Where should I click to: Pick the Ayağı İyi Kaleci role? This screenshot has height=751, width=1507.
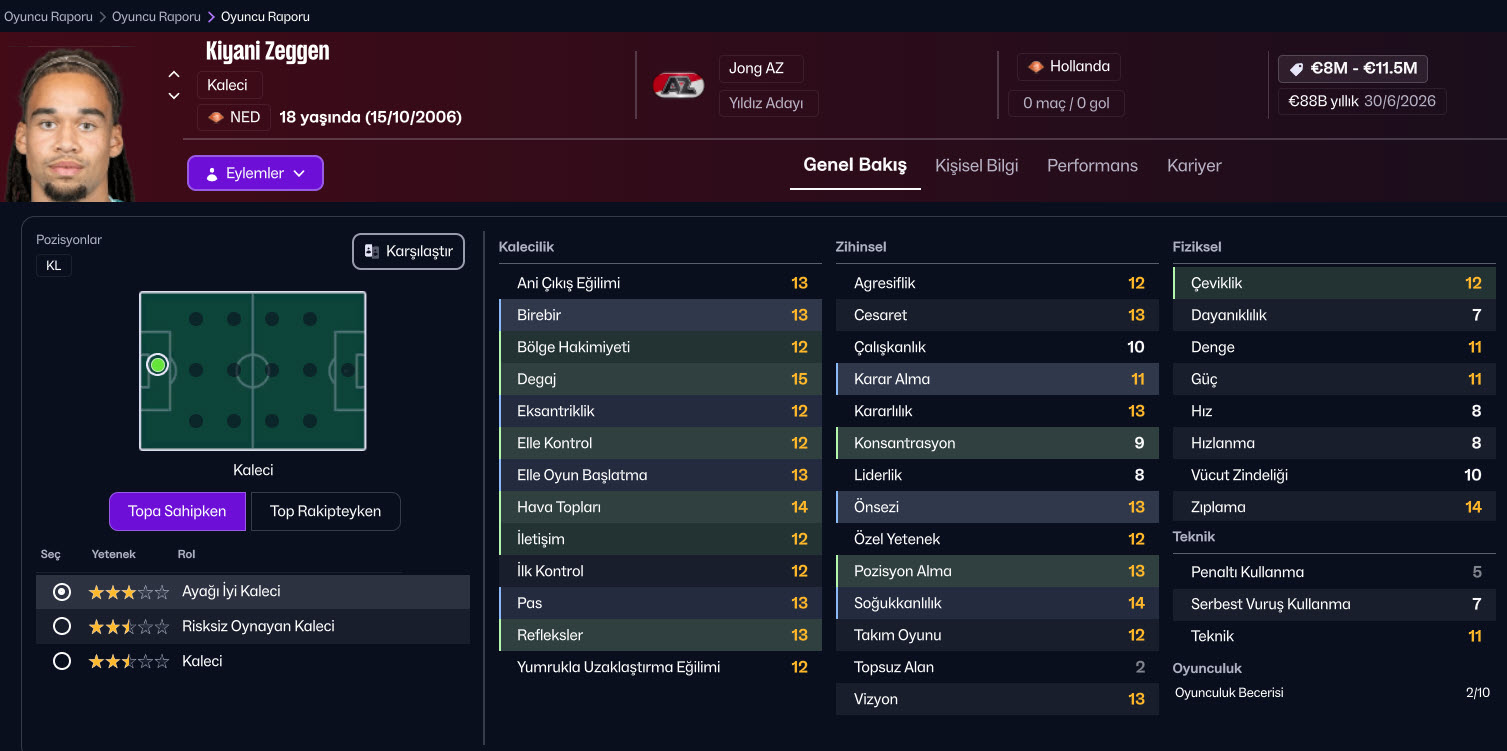[62, 592]
